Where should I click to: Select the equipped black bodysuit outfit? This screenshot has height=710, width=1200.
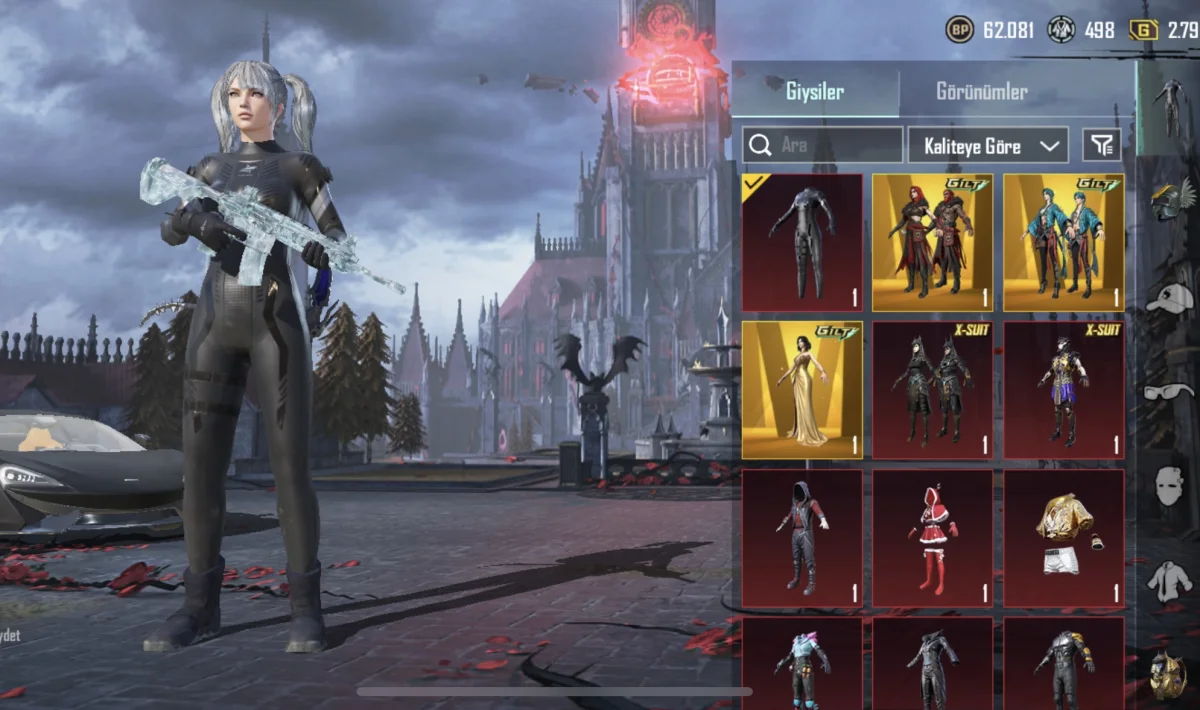802,242
